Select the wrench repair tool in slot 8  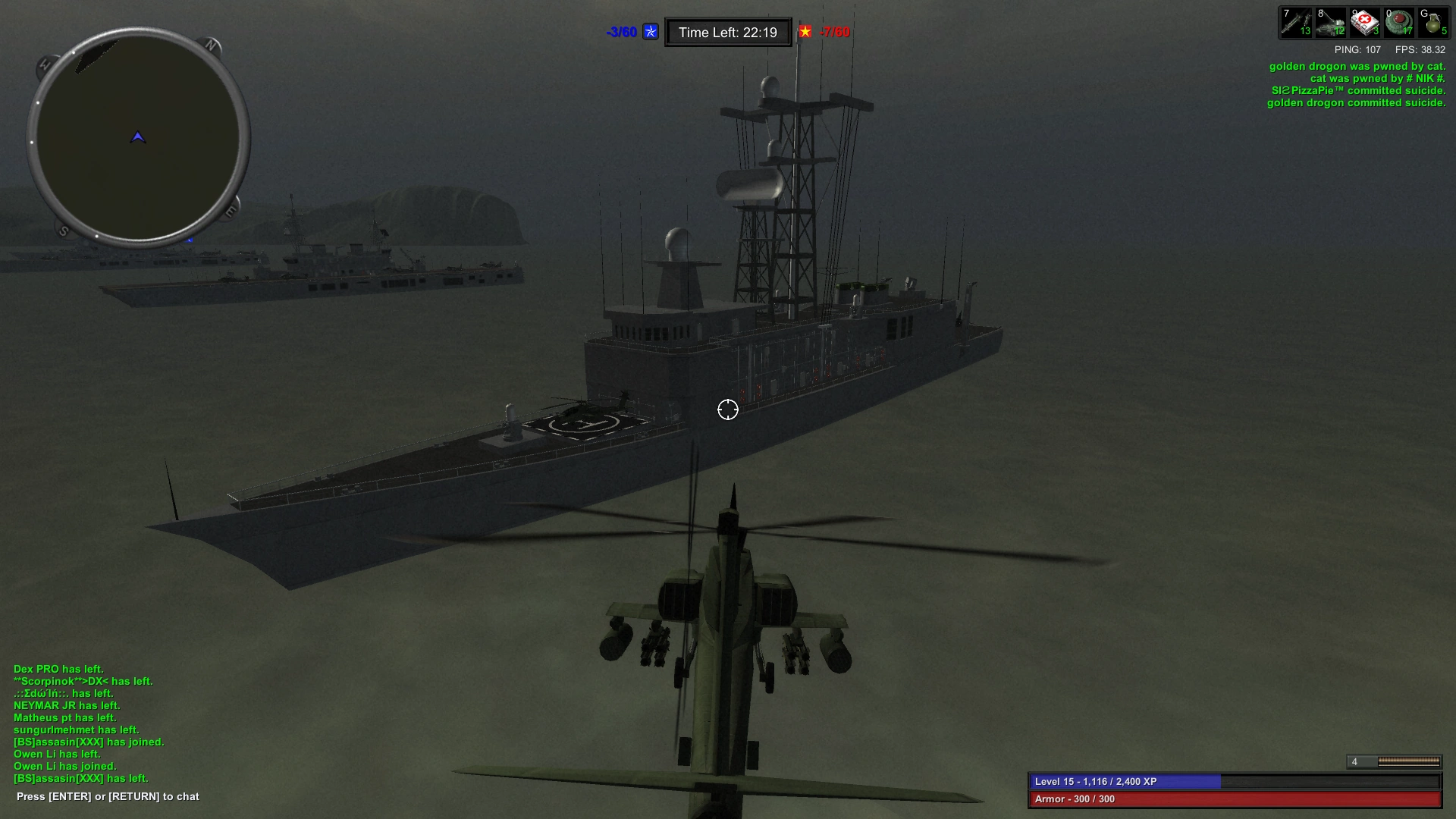1329,21
